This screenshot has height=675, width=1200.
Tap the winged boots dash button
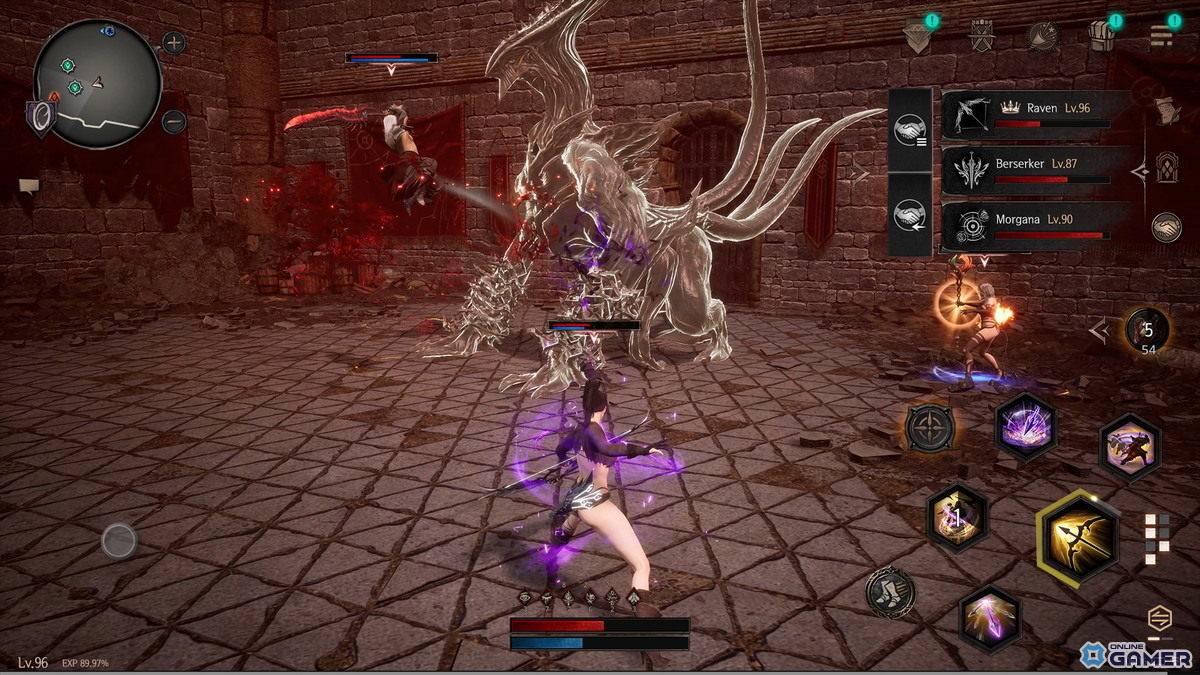(x=890, y=592)
